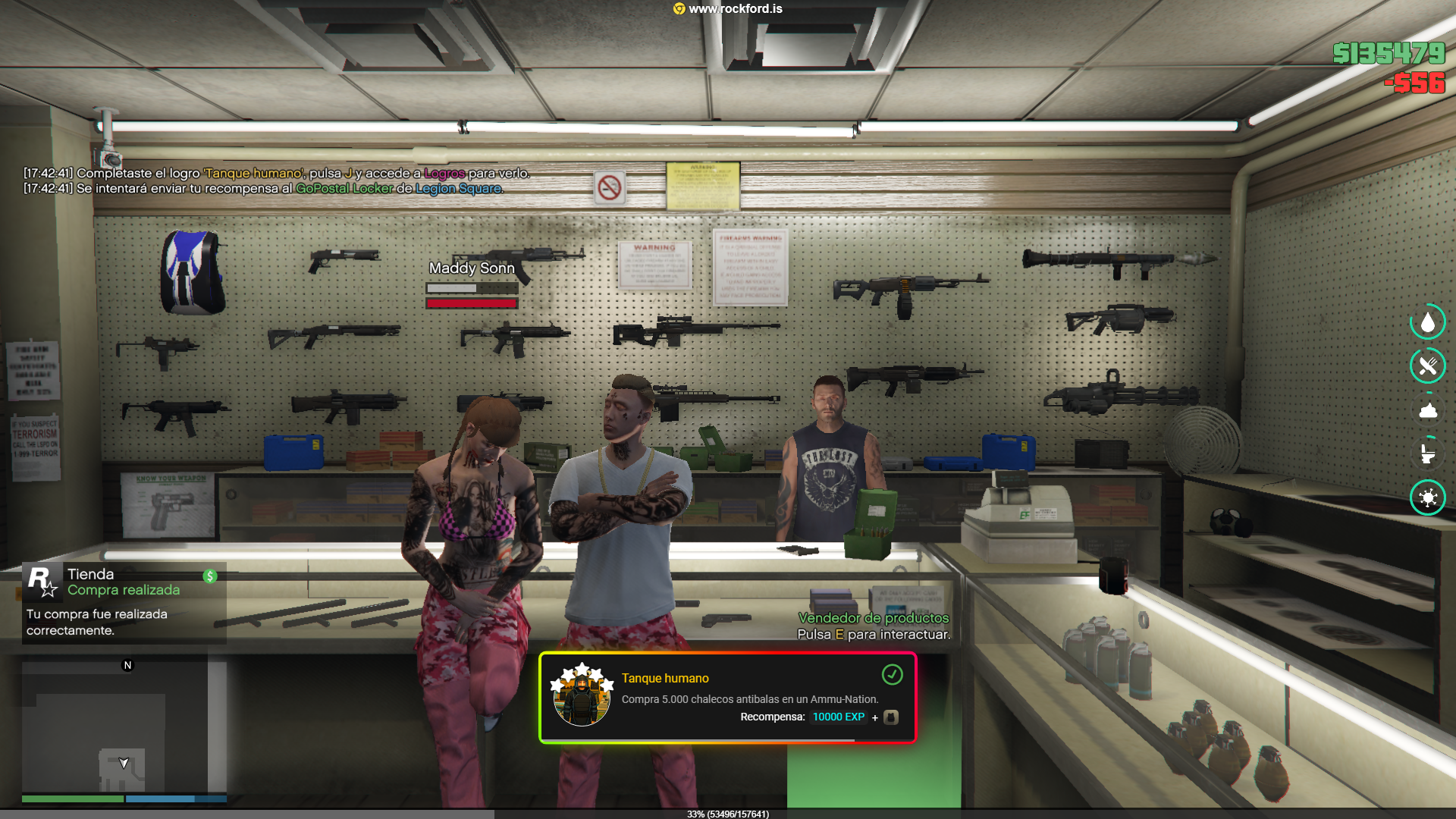
Task: Click the green checkmark on achievement popup
Action: click(893, 674)
